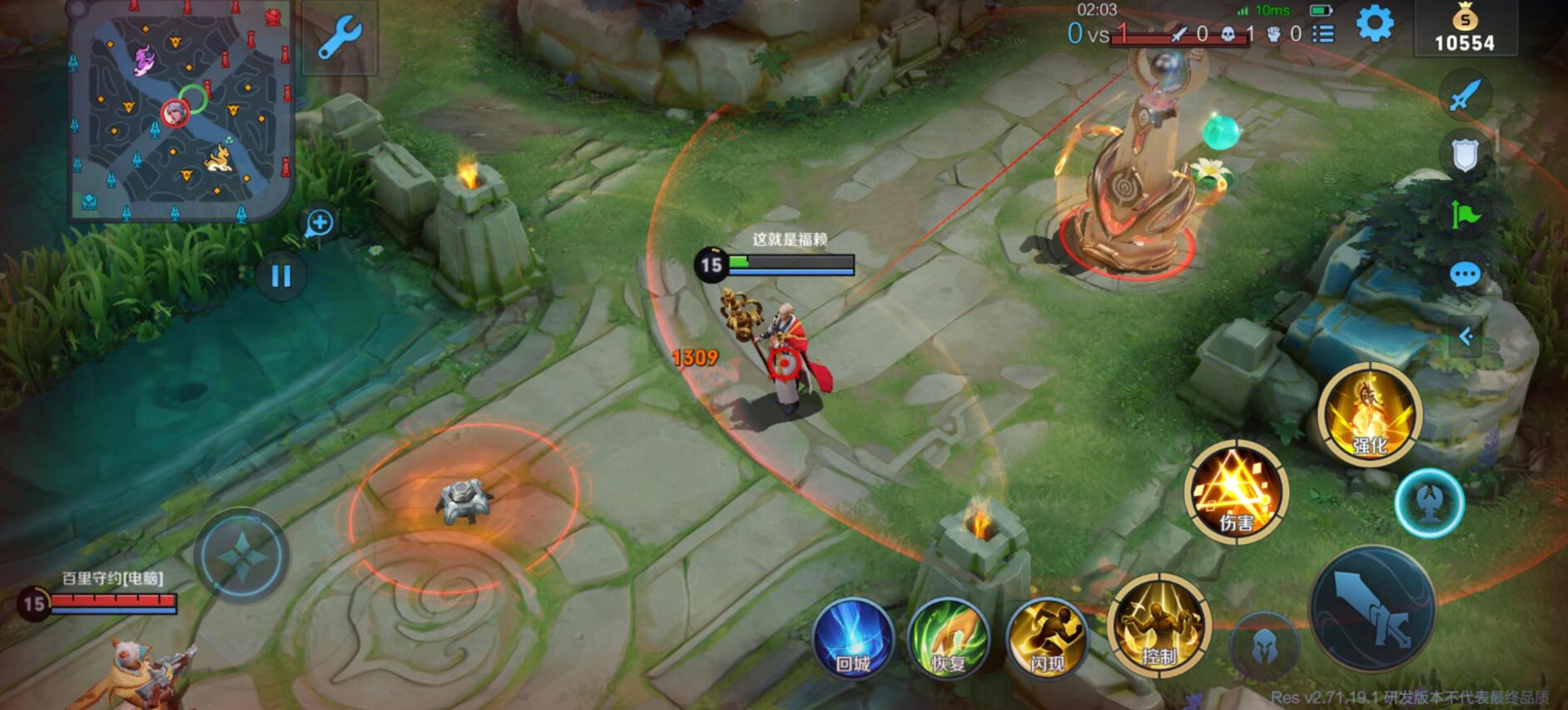Screen dimensions: 1568x710
Task: Open the minimap
Action: (181, 112)
